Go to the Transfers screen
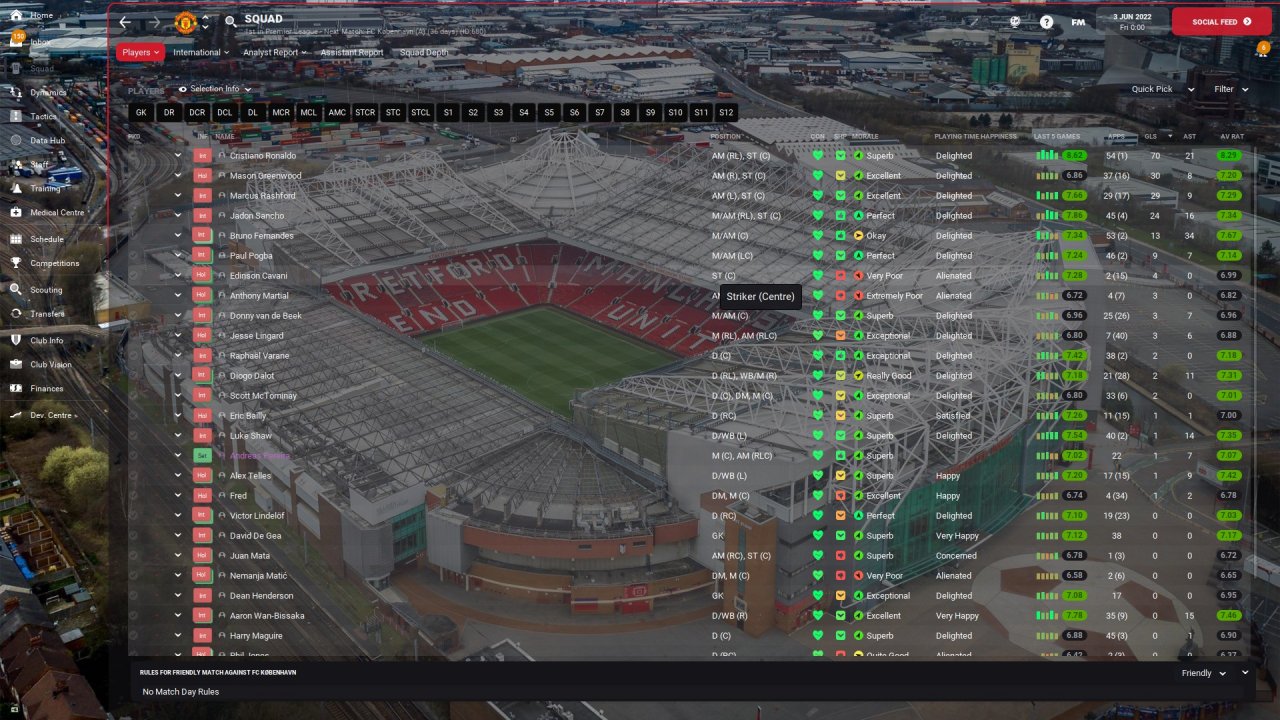 coord(47,314)
